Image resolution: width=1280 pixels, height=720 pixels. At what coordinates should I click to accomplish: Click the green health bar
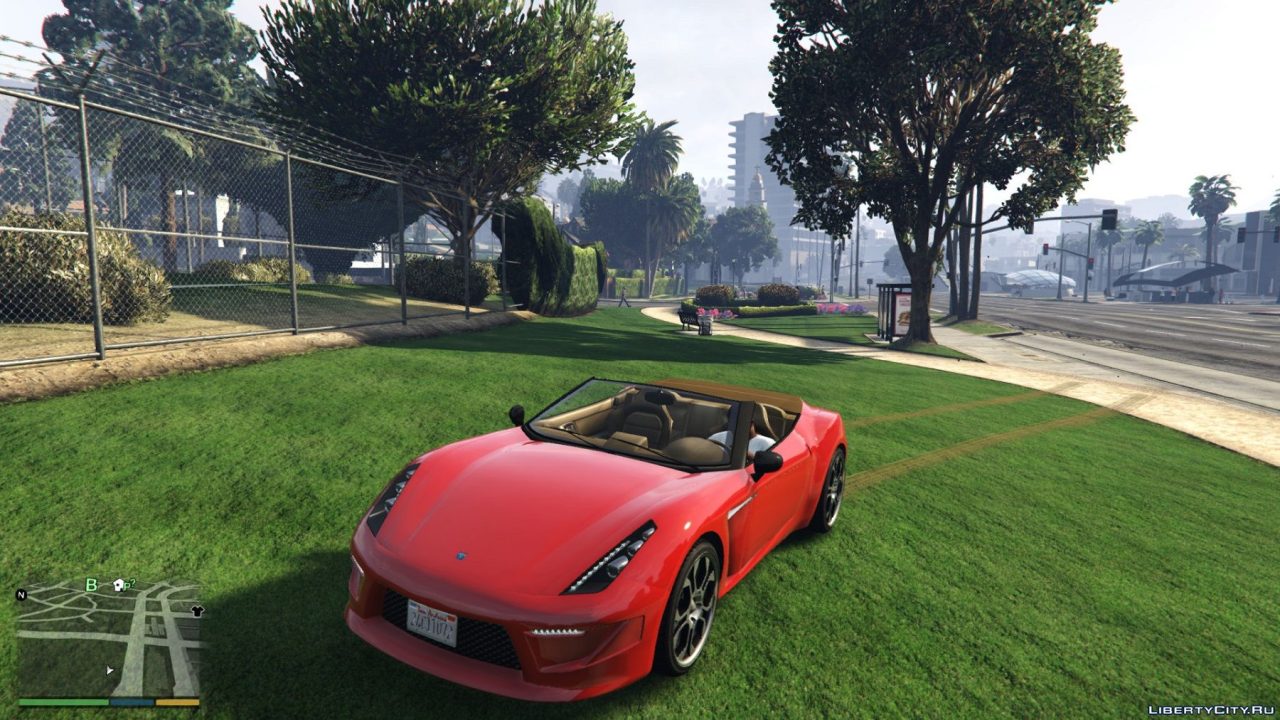tap(62, 702)
